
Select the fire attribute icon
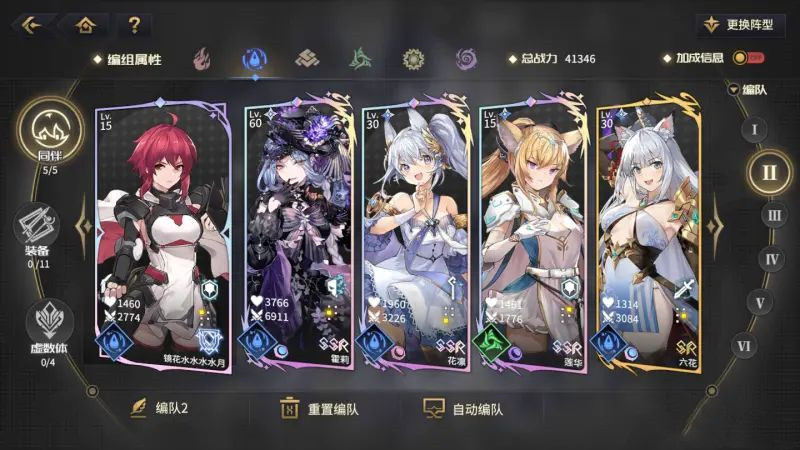pyautogui.click(x=203, y=59)
